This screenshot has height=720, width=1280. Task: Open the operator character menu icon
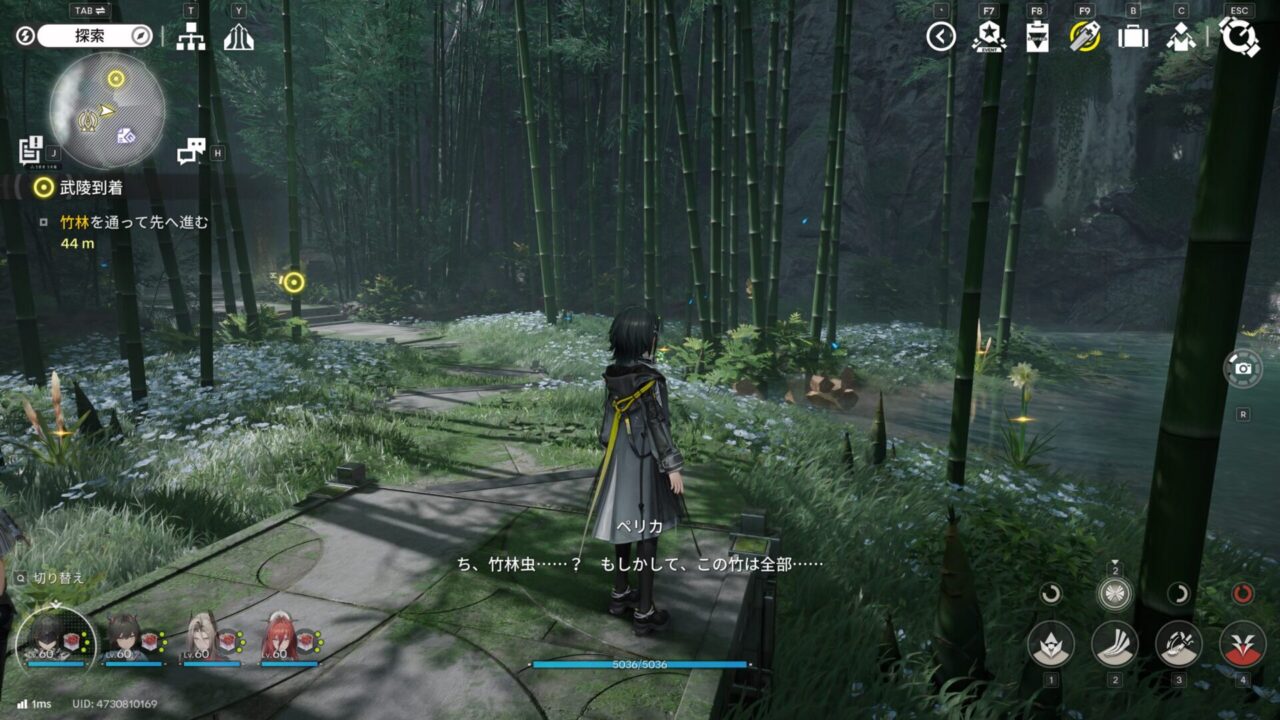[x=1181, y=37]
